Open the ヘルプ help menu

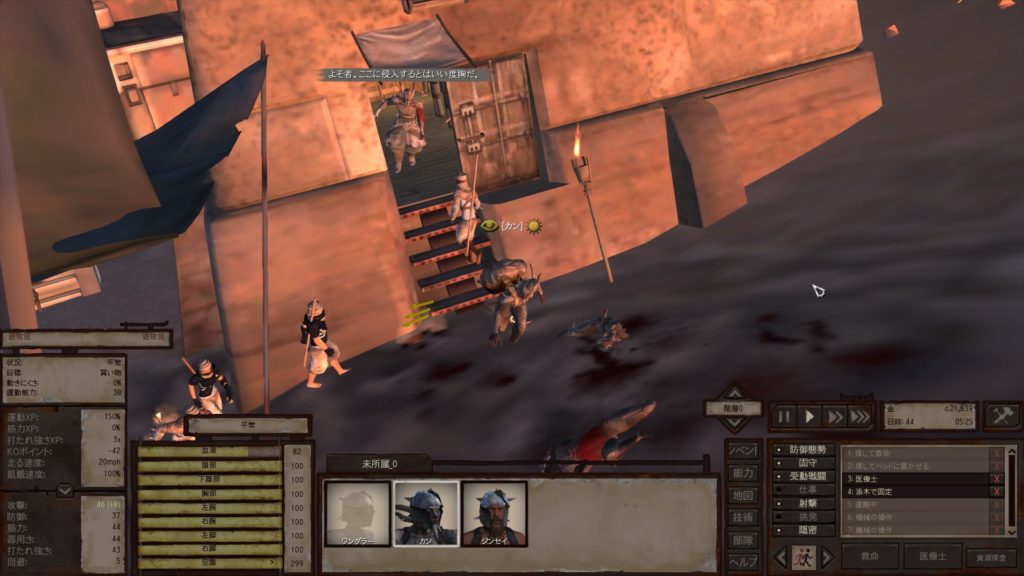[742, 561]
